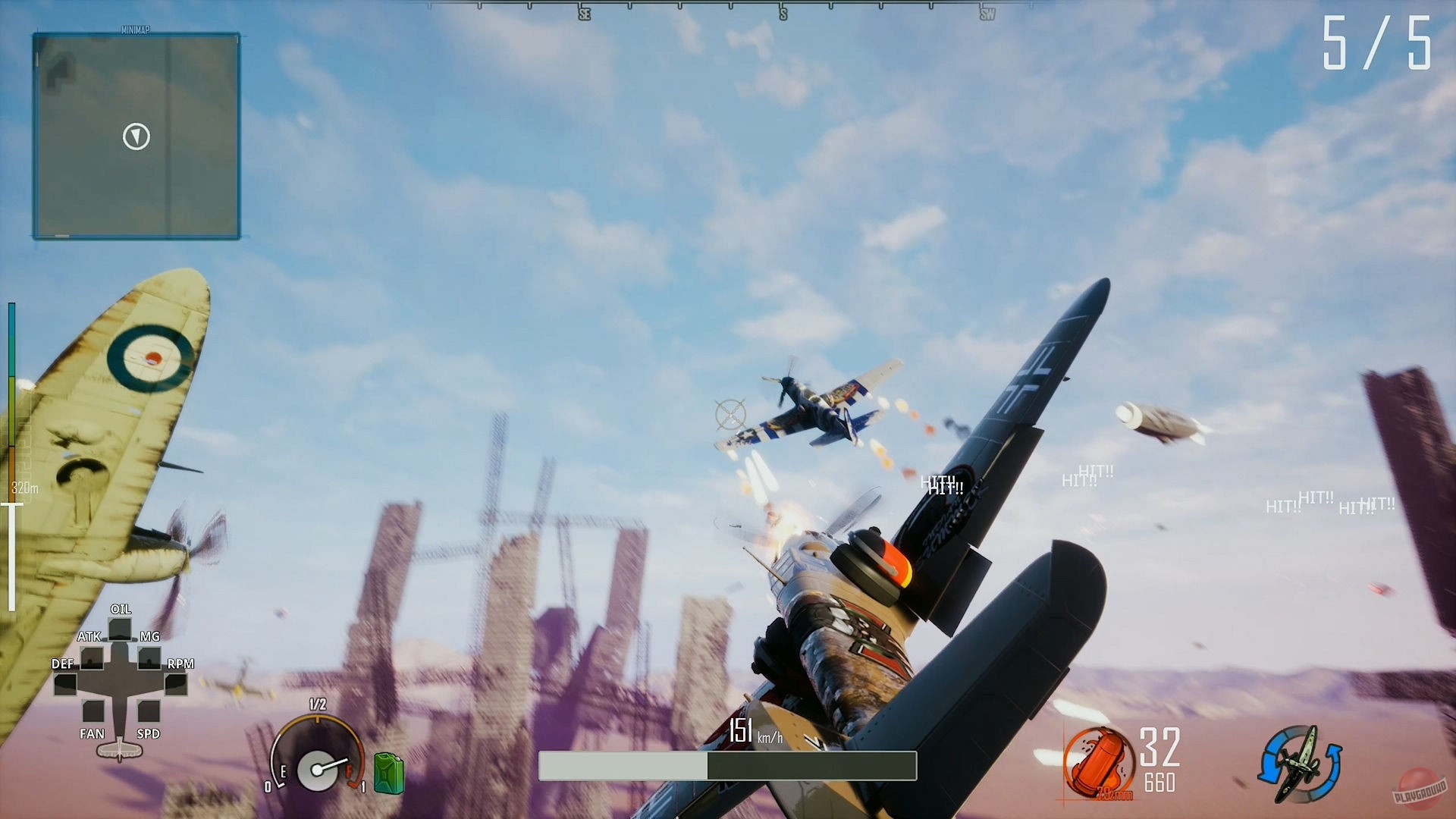Click the 320m altitude label on the health bar
Image resolution: width=1456 pixels, height=819 pixels.
click(23, 488)
